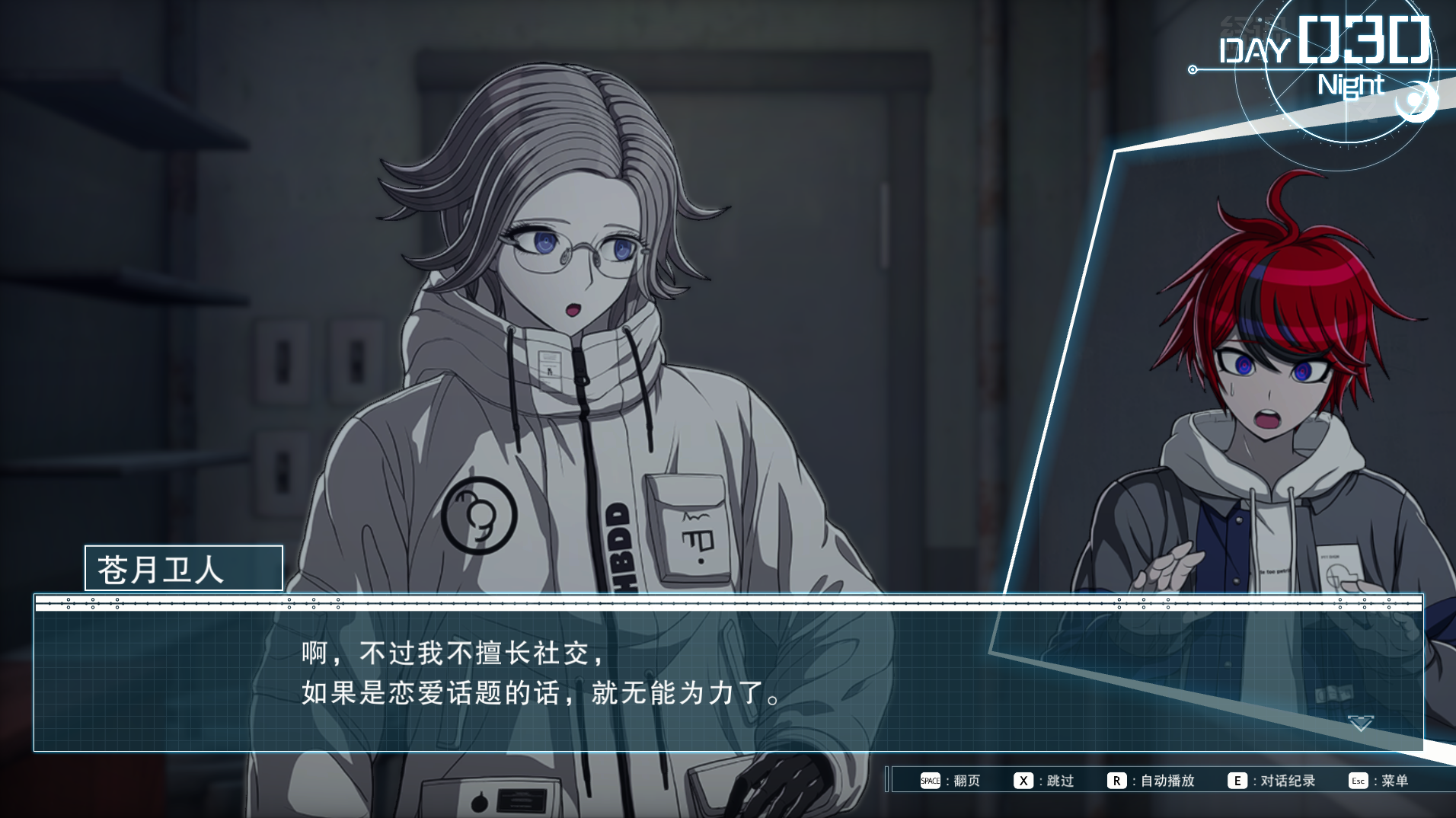Turn the page with 翻页

[x=950, y=781]
